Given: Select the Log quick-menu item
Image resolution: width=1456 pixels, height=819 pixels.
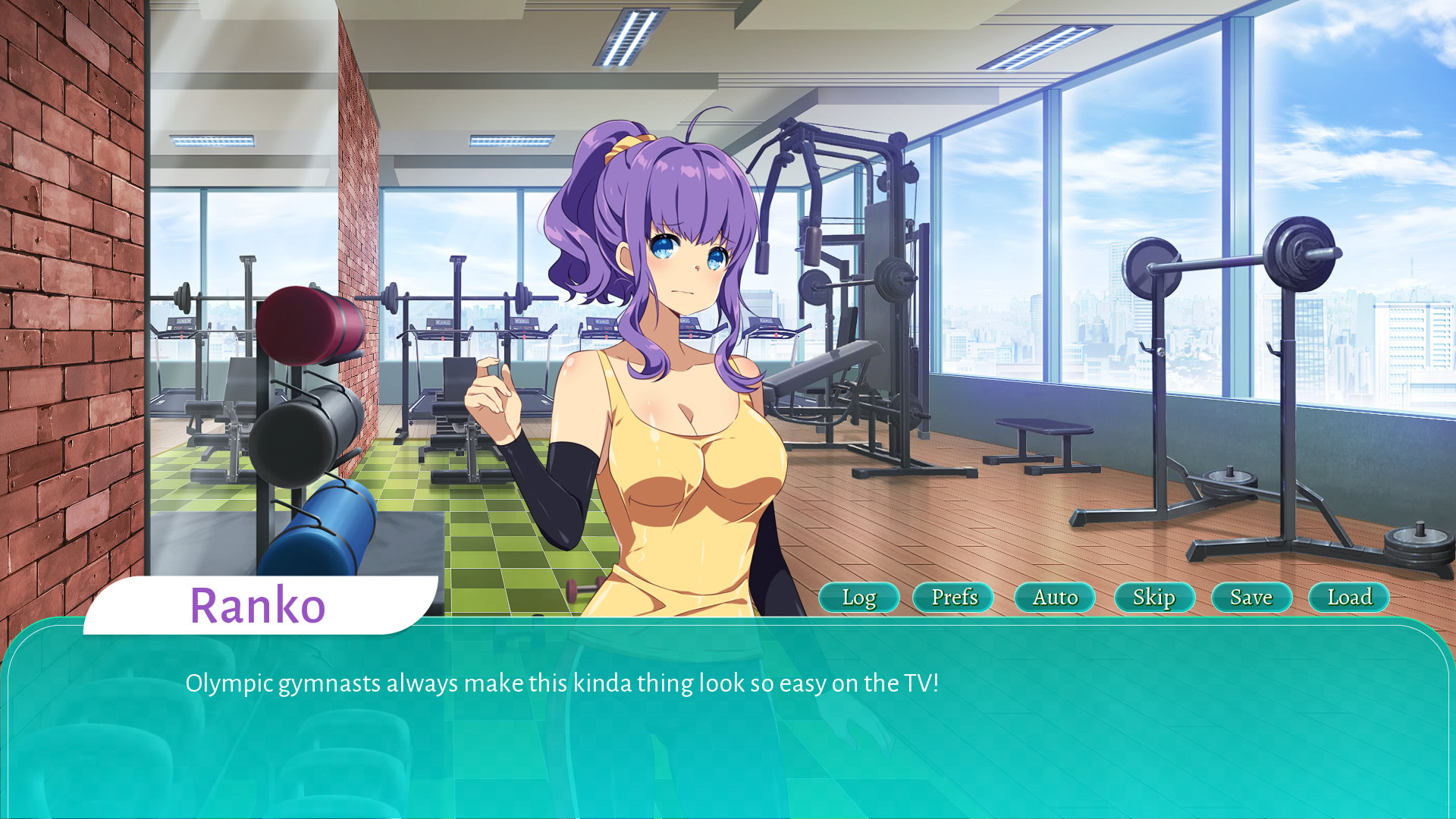Looking at the screenshot, I should 859,598.
